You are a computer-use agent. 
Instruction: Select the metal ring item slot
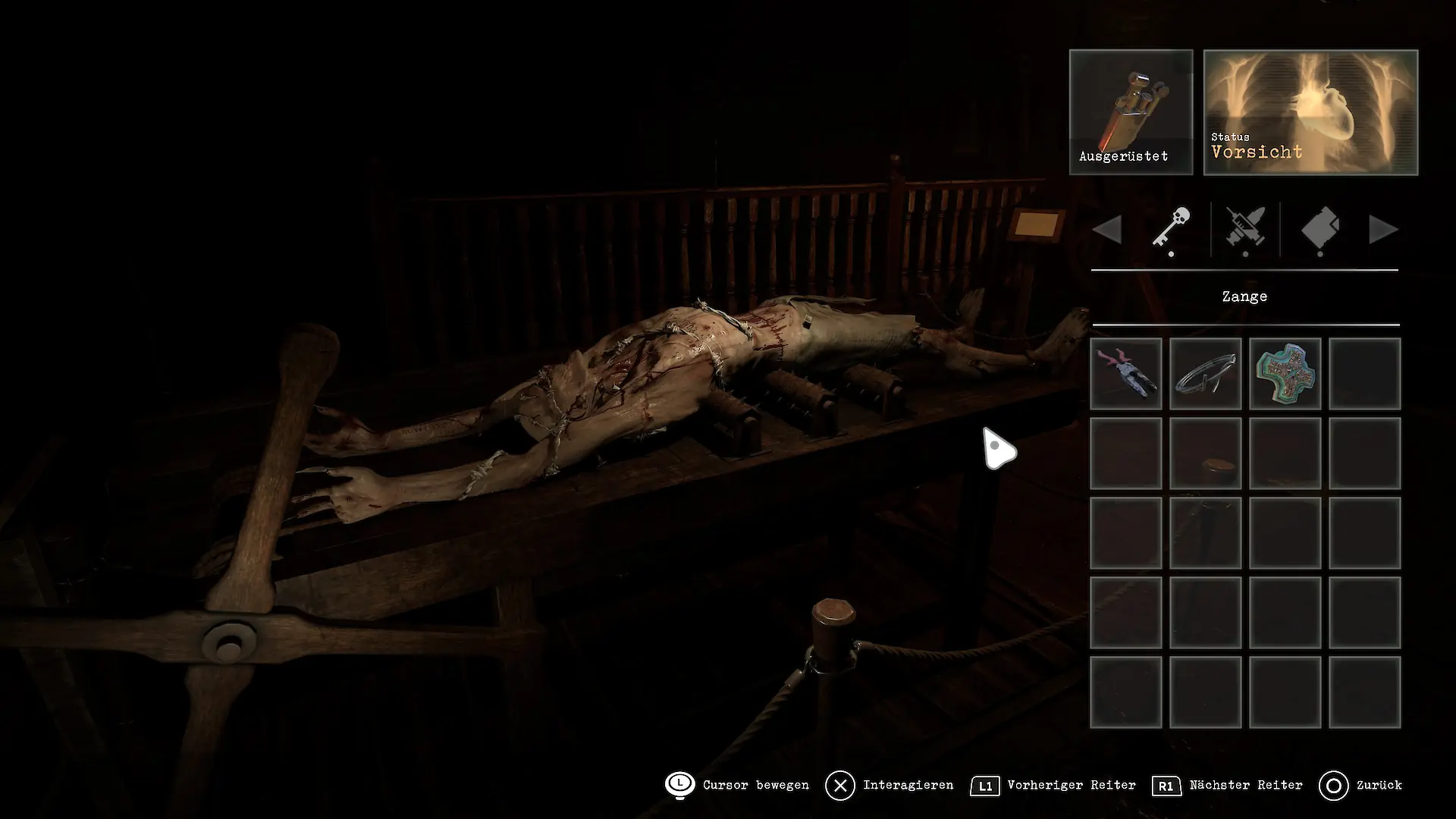(x=1205, y=374)
